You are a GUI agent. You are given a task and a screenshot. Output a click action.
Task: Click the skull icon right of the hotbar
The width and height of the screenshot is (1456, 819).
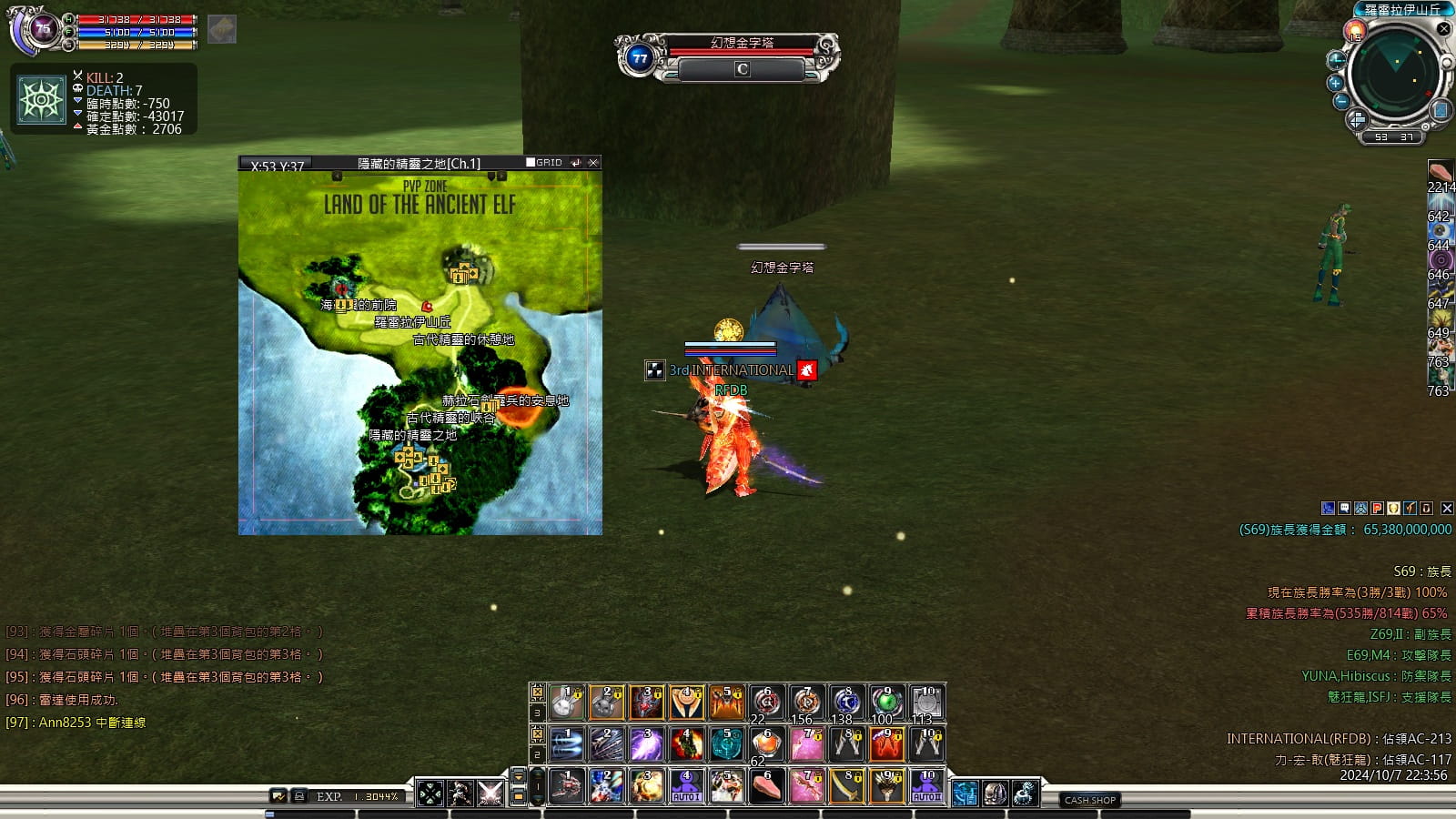tap(995, 794)
